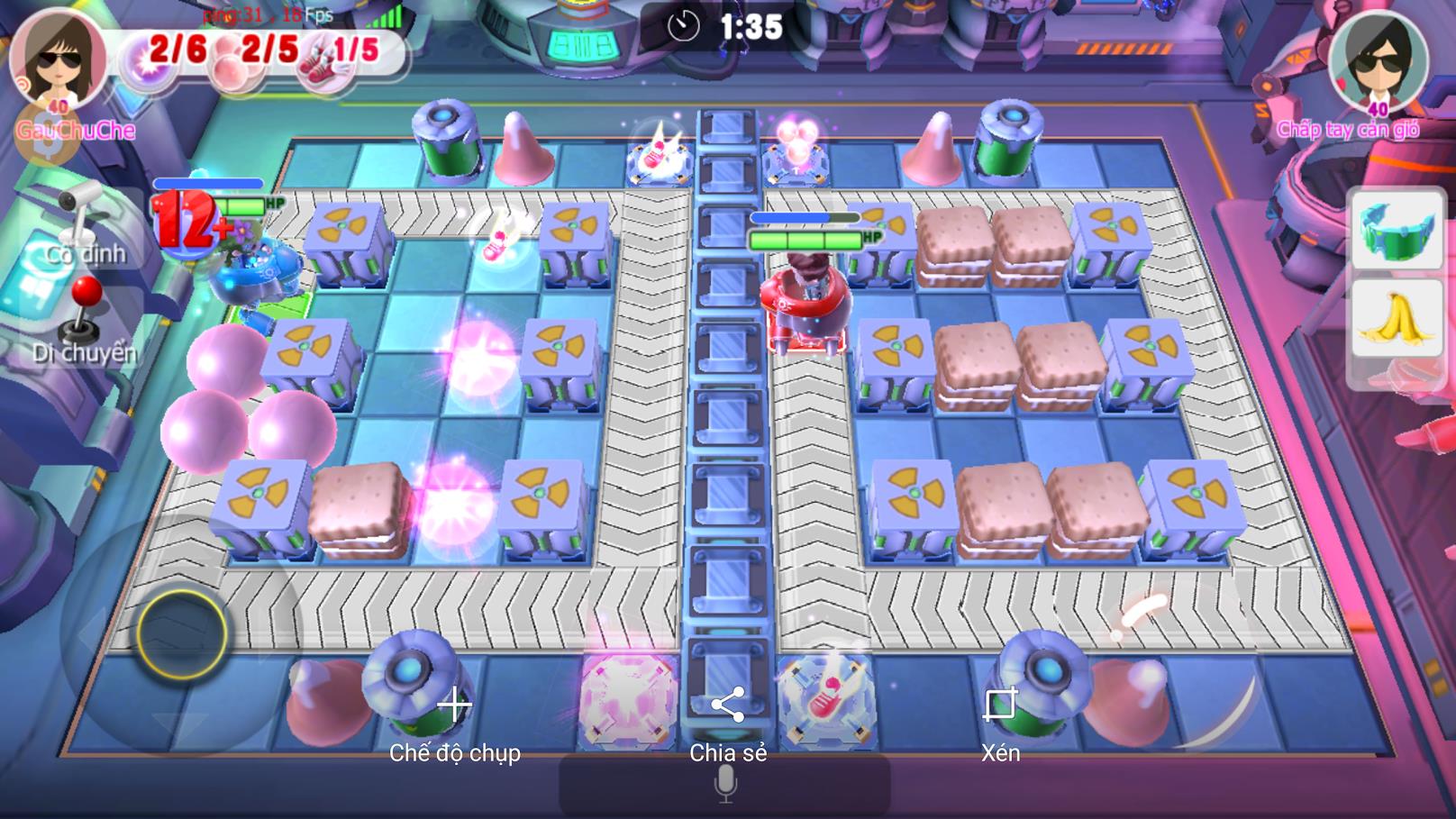Open GauChuChe's player avatar
Image resolution: width=1456 pixels, height=819 pixels.
(59, 59)
